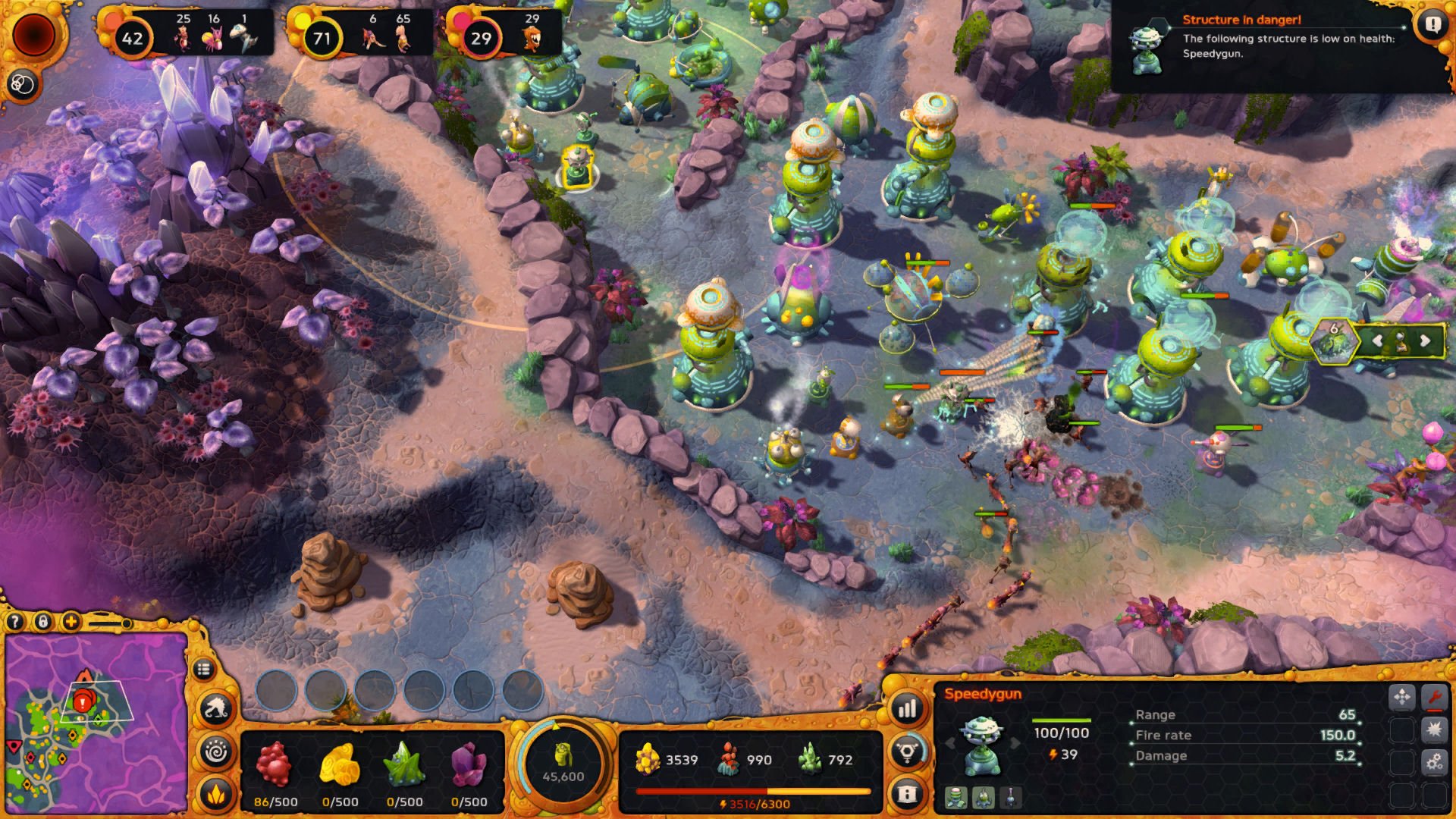The image size is (1456, 819).
Task: Click the overlapping circles button
Action: pyautogui.click(x=22, y=84)
